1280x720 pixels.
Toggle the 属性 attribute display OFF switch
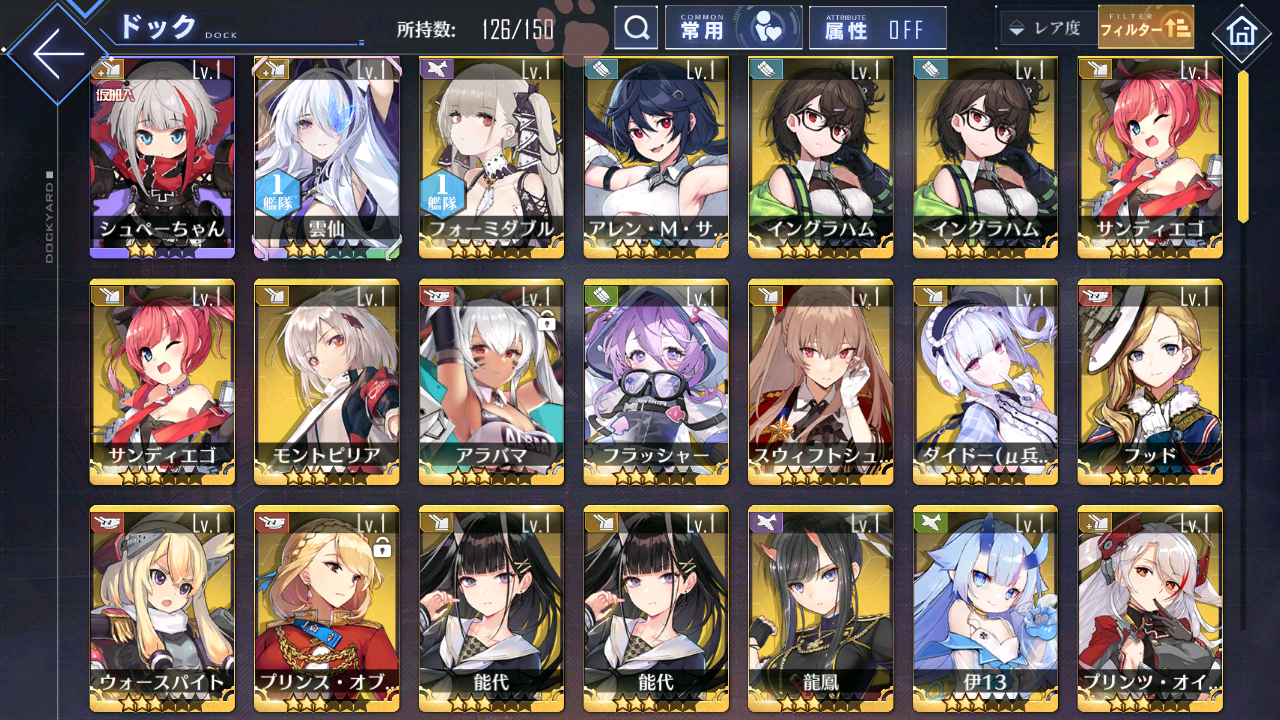(877, 27)
